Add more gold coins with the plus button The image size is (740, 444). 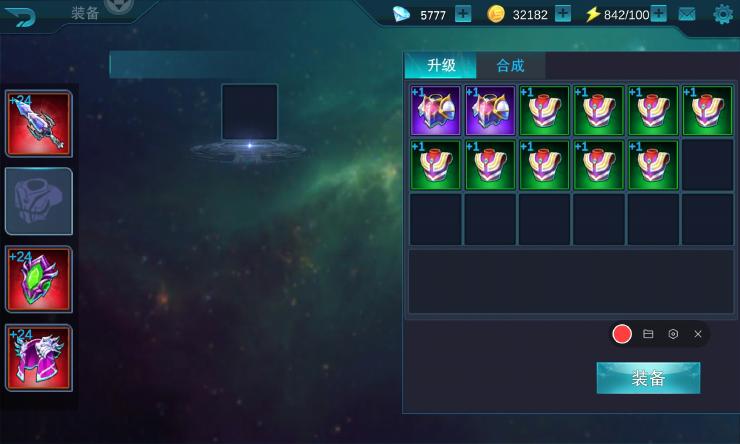(x=563, y=14)
